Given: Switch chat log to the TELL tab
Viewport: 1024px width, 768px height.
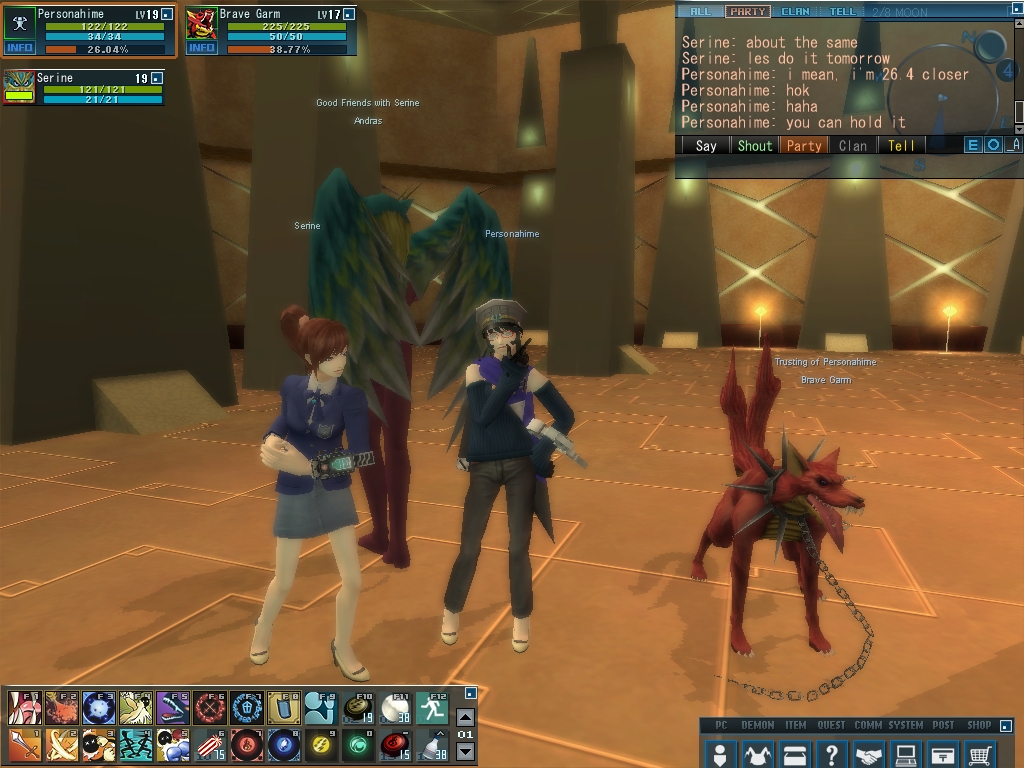Looking at the screenshot, I should click(843, 12).
